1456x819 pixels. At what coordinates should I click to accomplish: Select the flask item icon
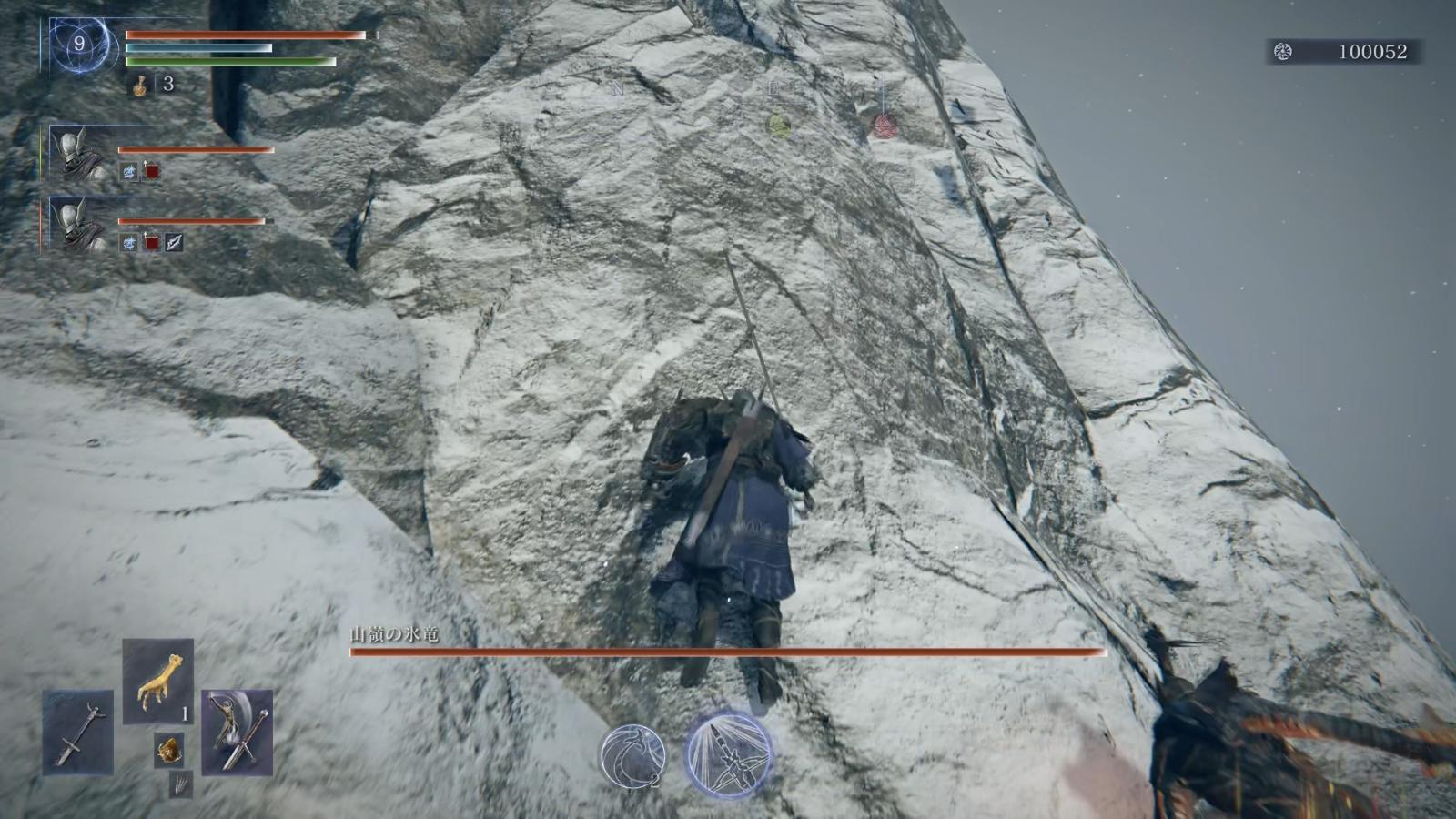point(141,85)
